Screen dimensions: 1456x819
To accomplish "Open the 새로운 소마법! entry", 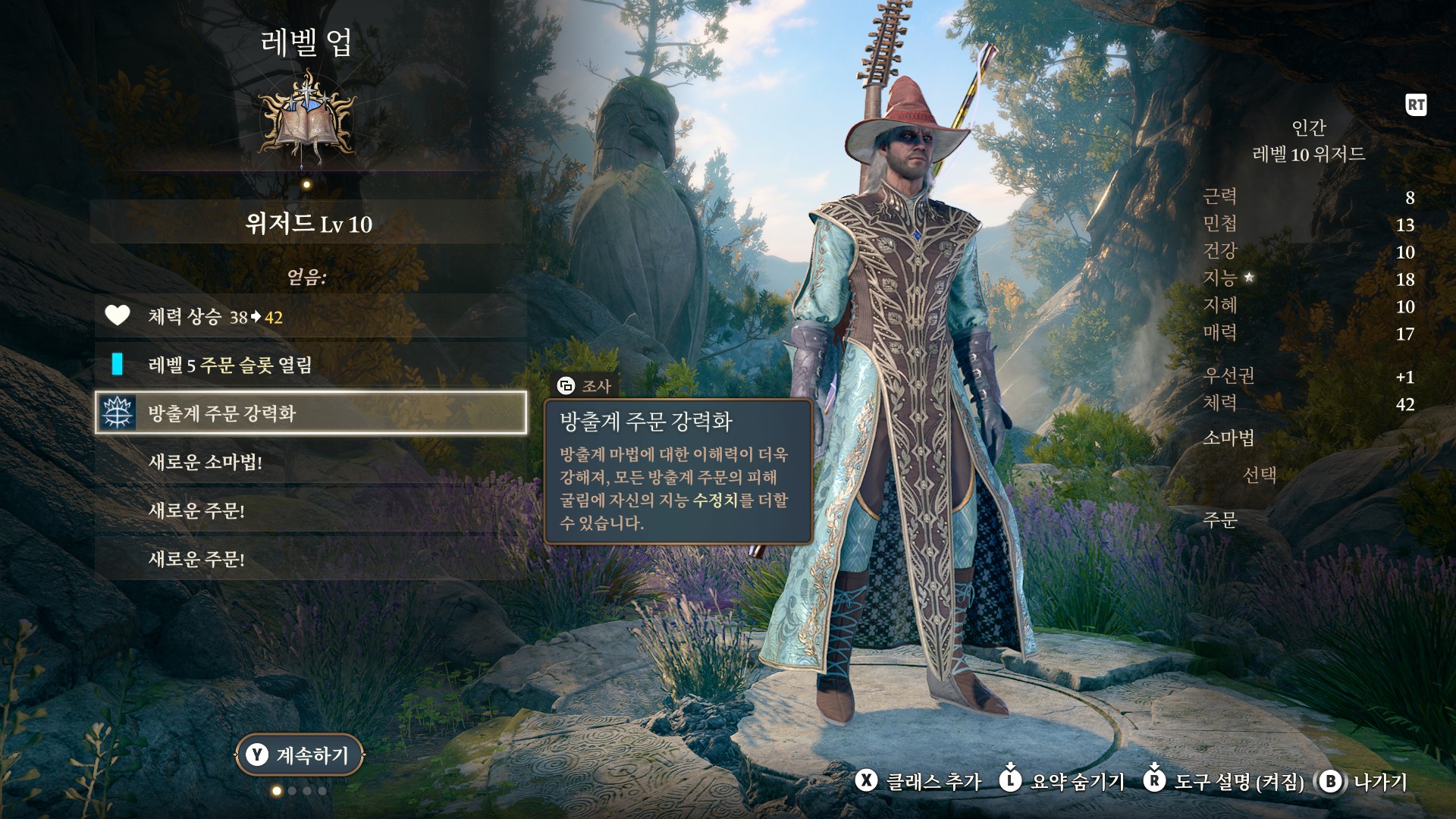I will (x=311, y=462).
